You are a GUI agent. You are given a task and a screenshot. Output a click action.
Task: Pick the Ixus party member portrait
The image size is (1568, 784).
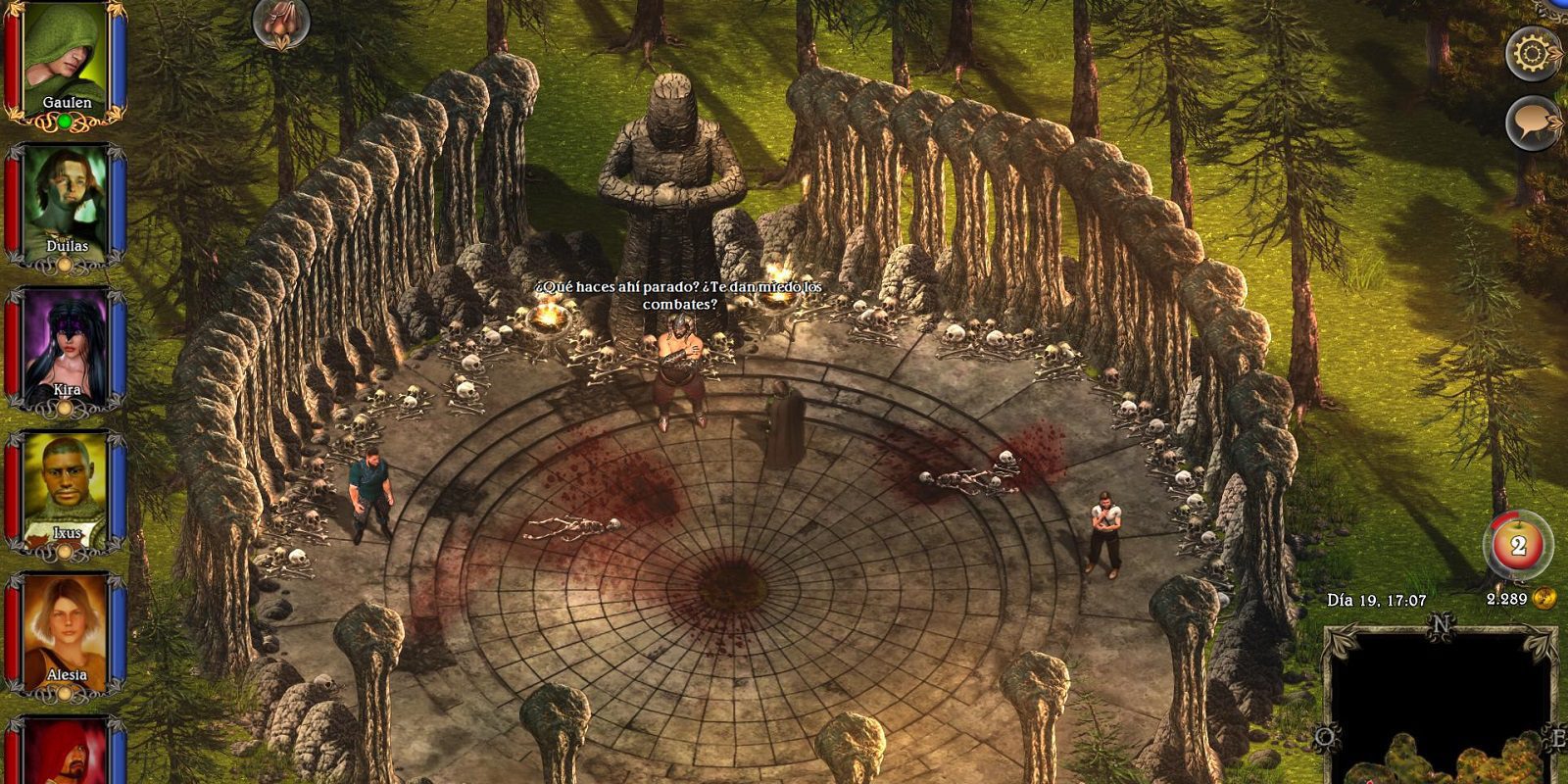(x=66, y=487)
